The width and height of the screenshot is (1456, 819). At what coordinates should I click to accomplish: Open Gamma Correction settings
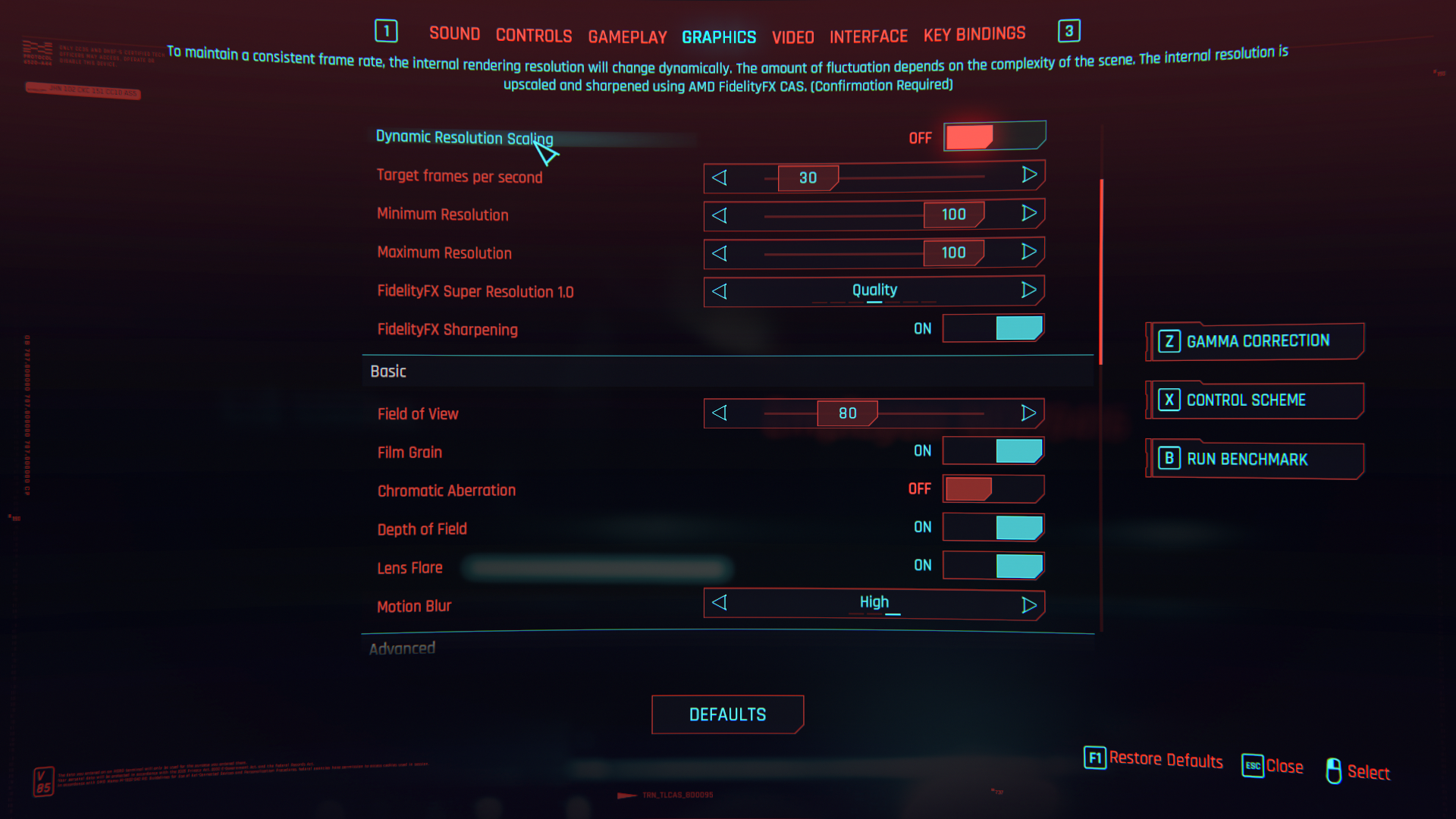[1257, 341]
